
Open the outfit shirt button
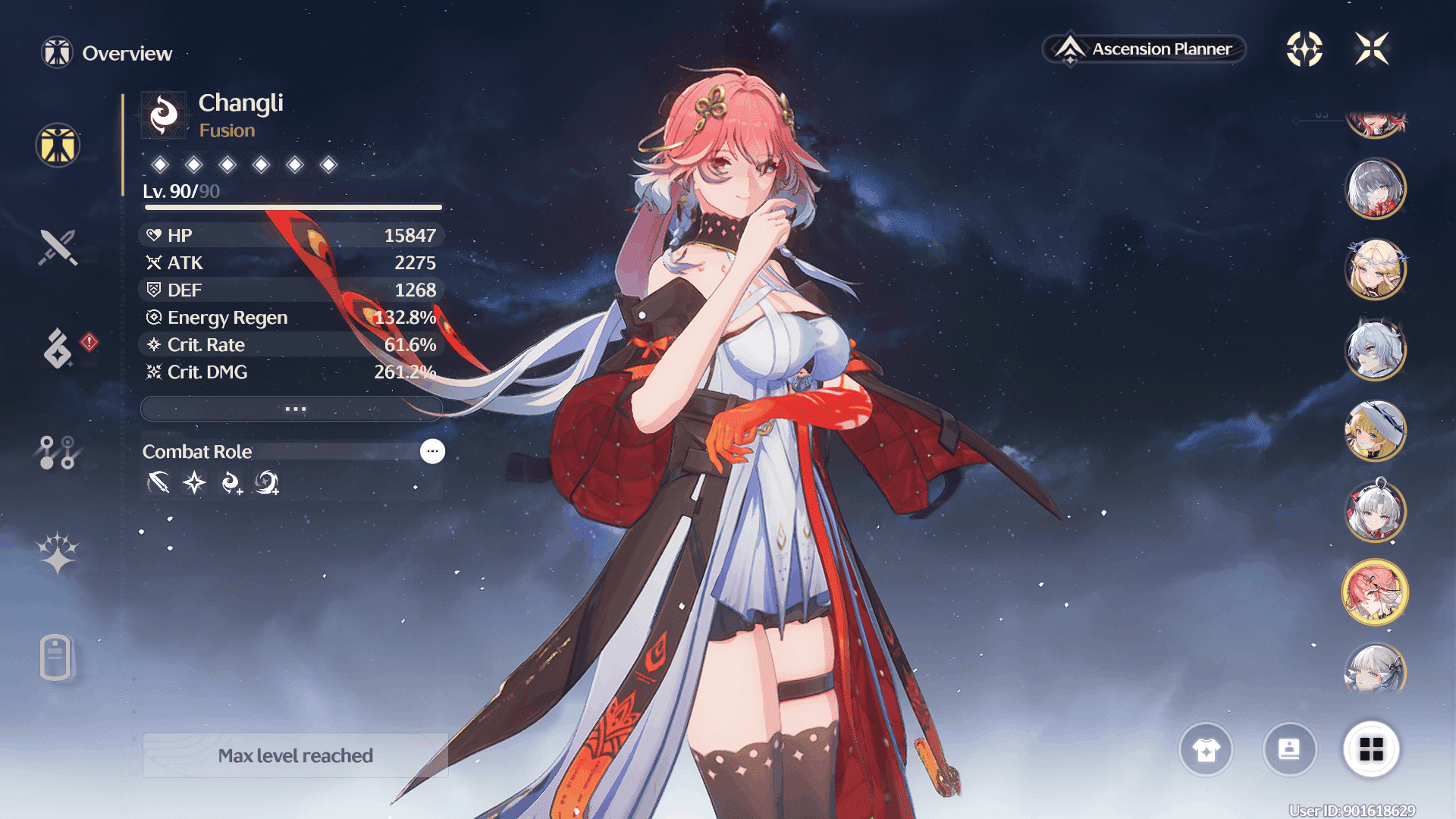pos(1206,749)
